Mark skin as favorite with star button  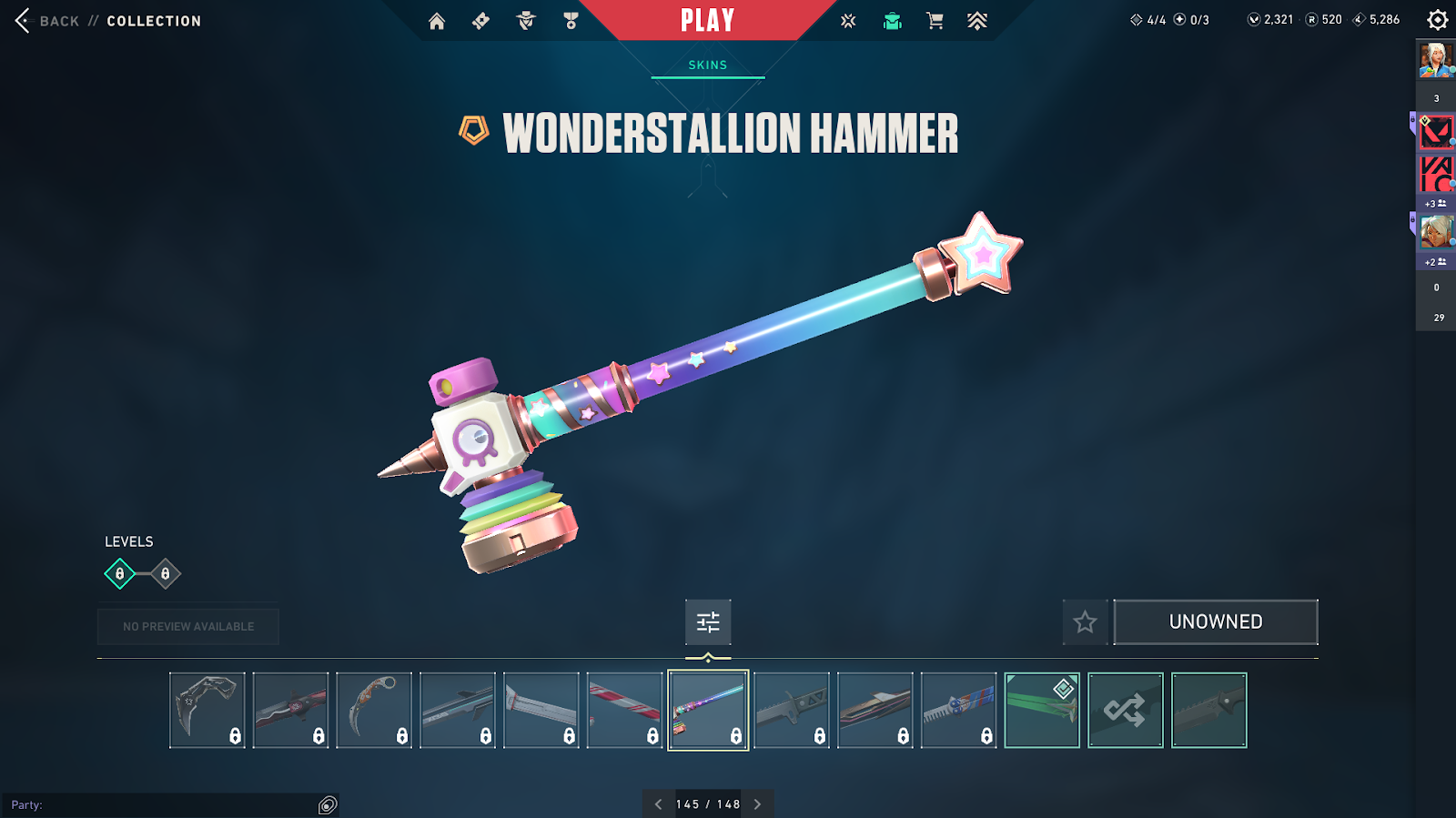click(1085, 622)
